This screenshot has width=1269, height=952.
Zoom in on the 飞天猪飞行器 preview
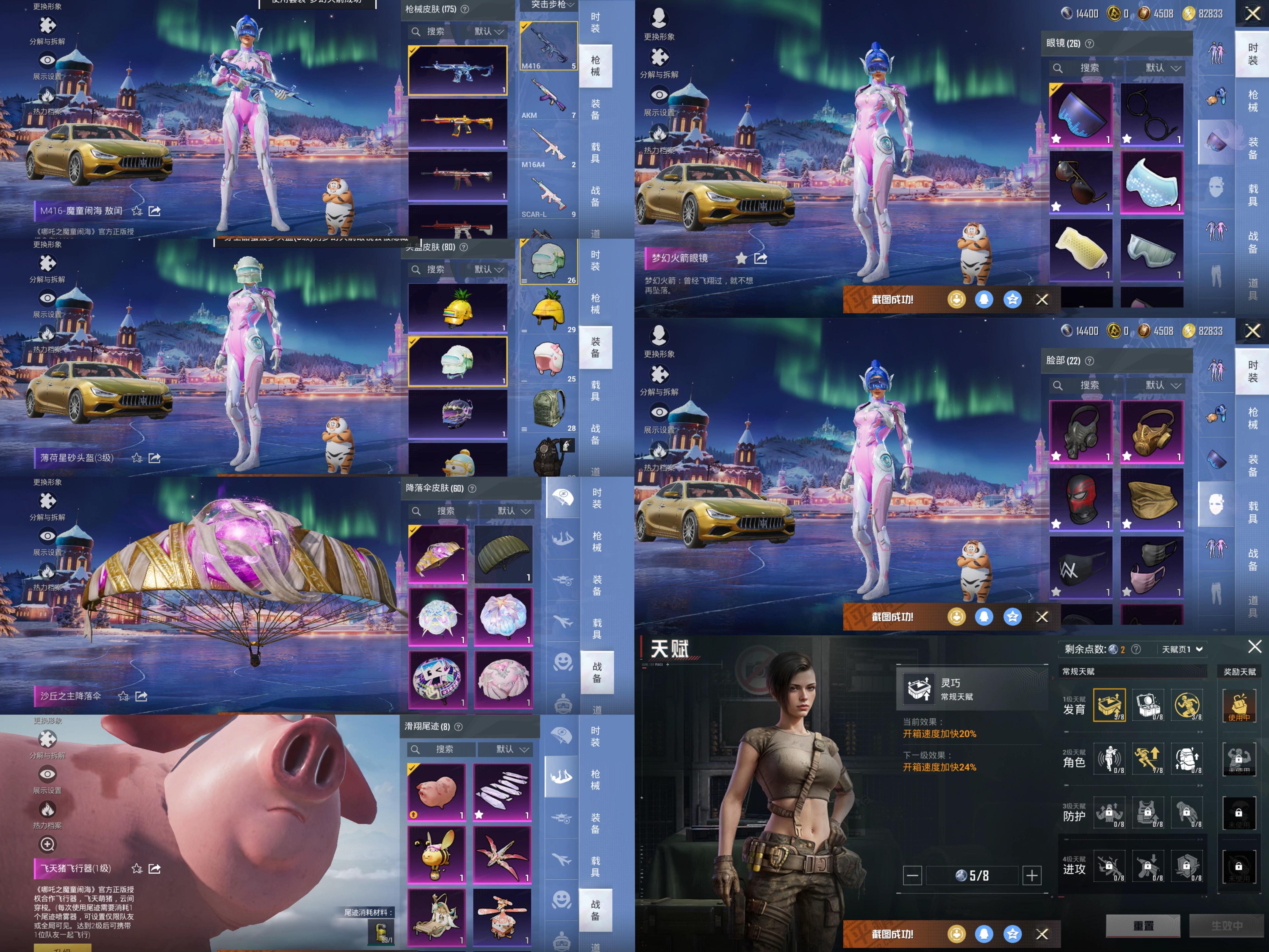coord(48,844)
